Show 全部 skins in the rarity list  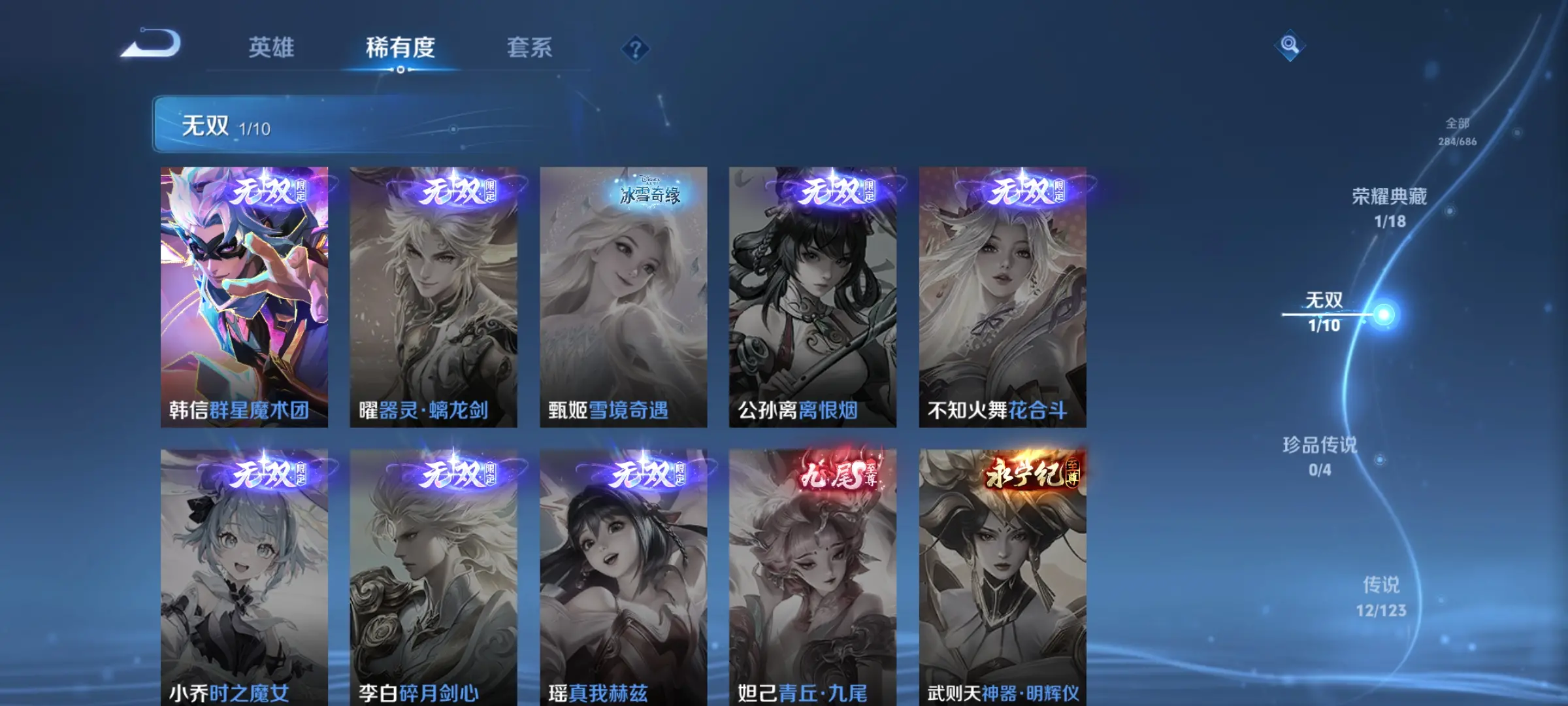pos(1457,131)
